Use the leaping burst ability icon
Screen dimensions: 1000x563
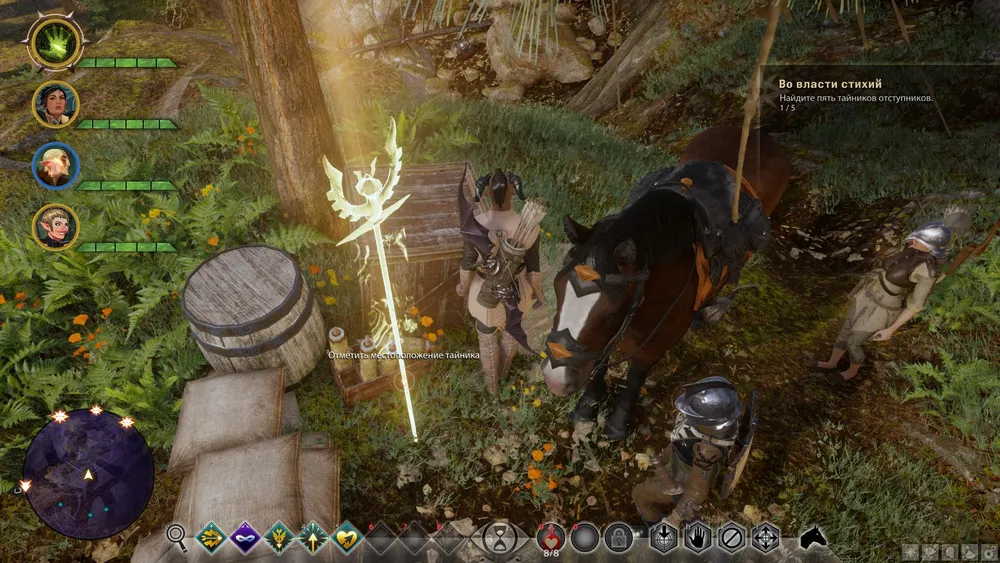click(x=279, y=538)
